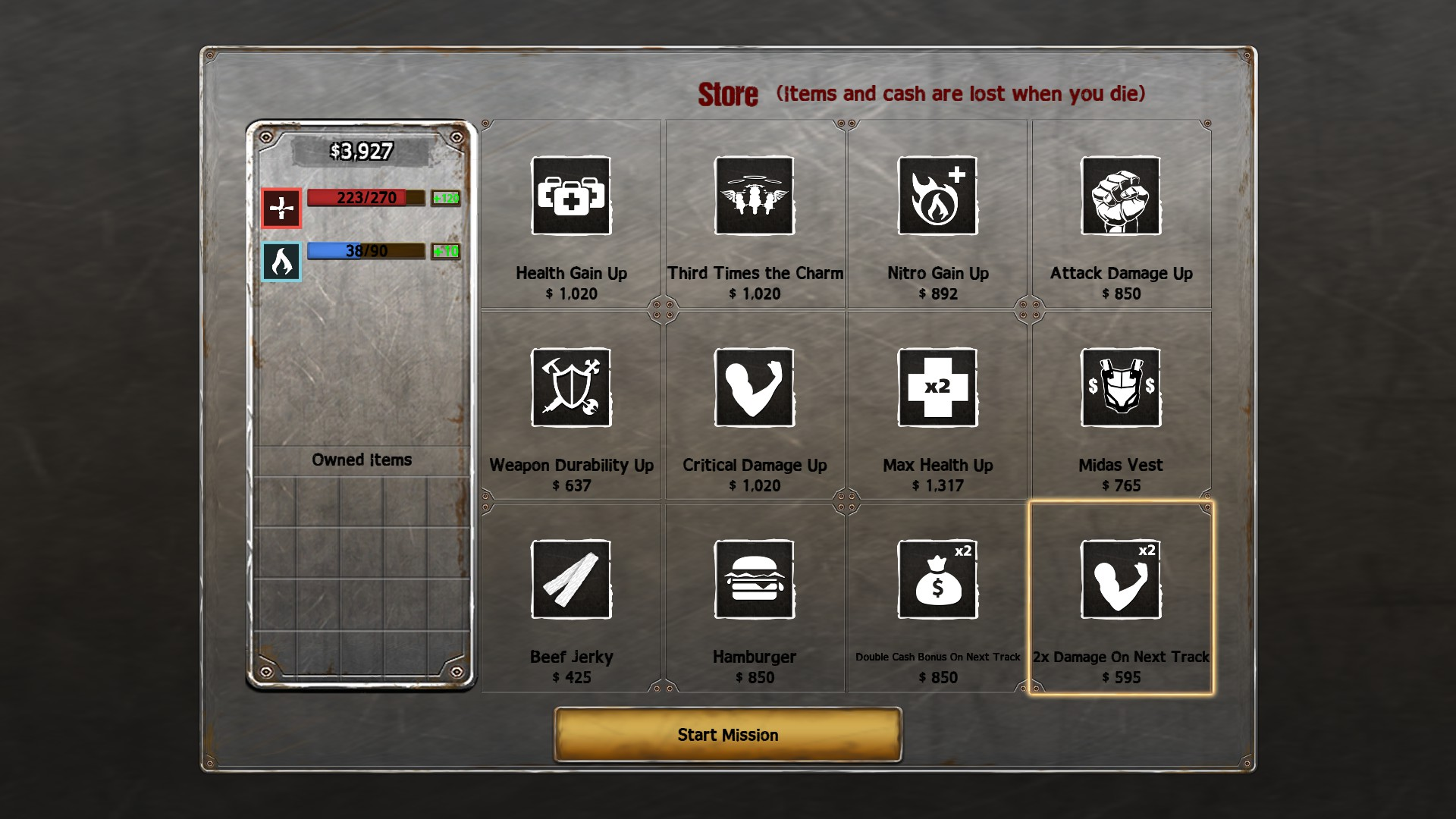Purchase the Max Health Up item

coord(937,388)
